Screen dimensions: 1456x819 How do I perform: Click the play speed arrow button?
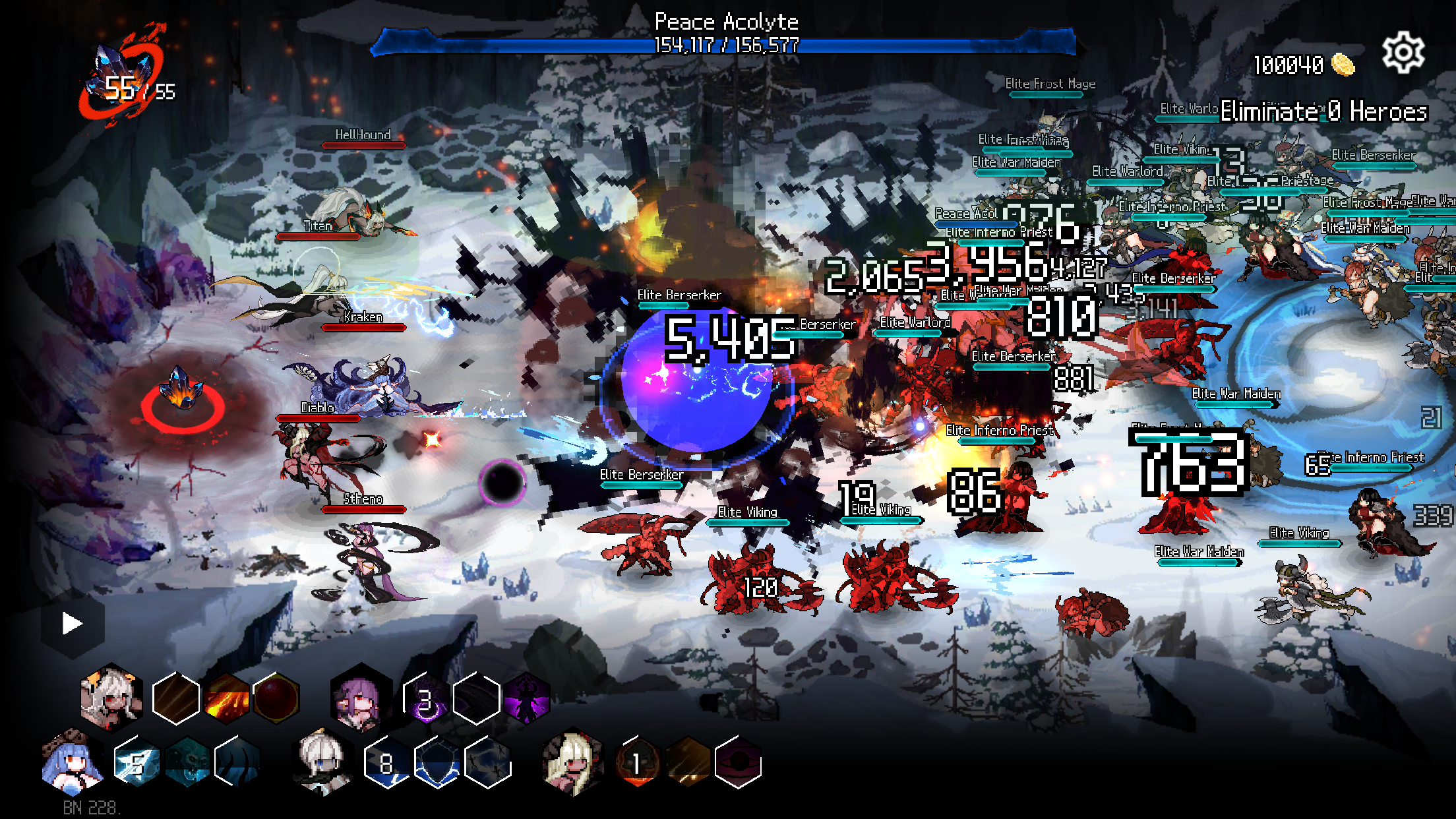click(x=72, y=623)
